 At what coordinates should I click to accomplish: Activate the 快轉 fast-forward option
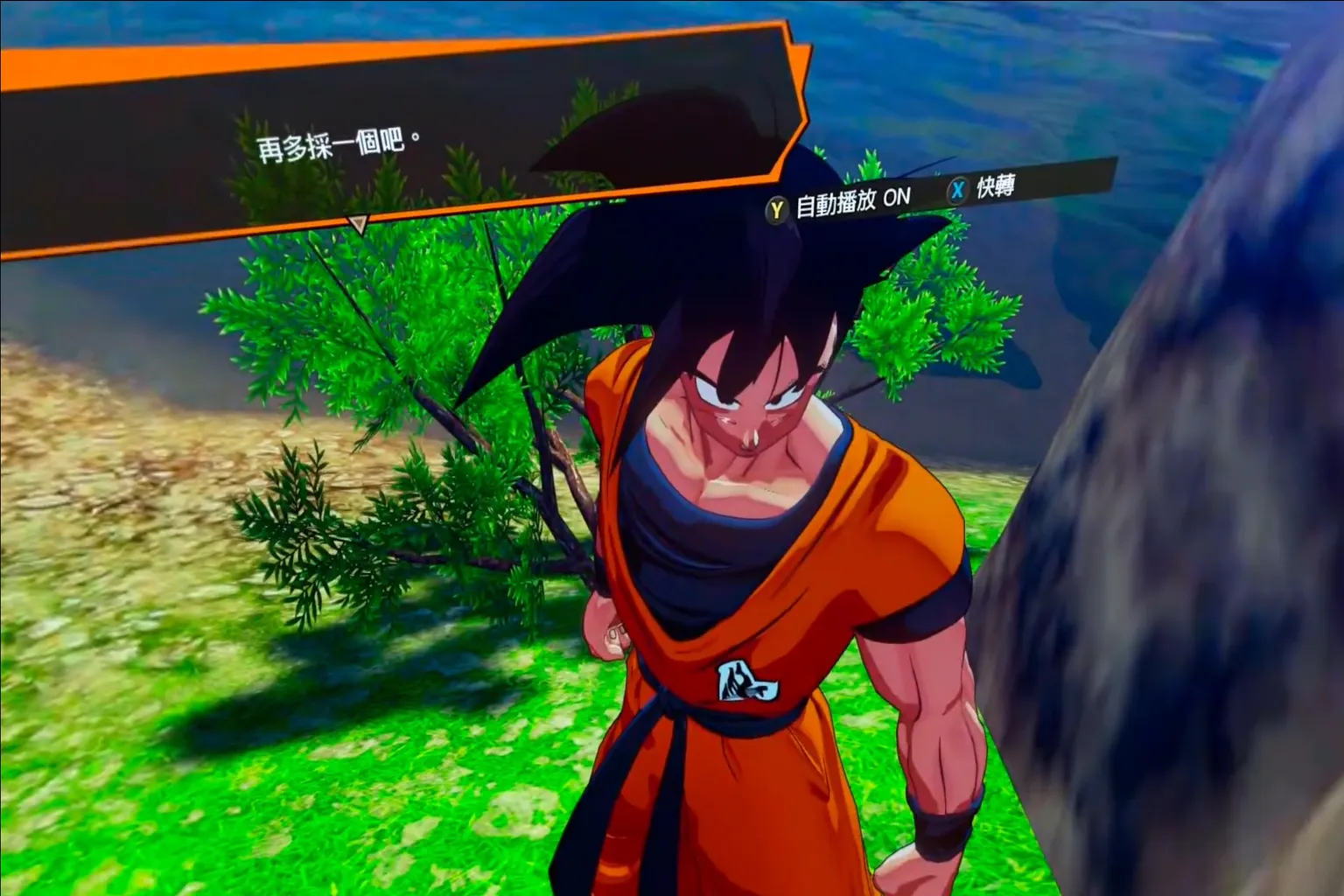coord(983,188)
